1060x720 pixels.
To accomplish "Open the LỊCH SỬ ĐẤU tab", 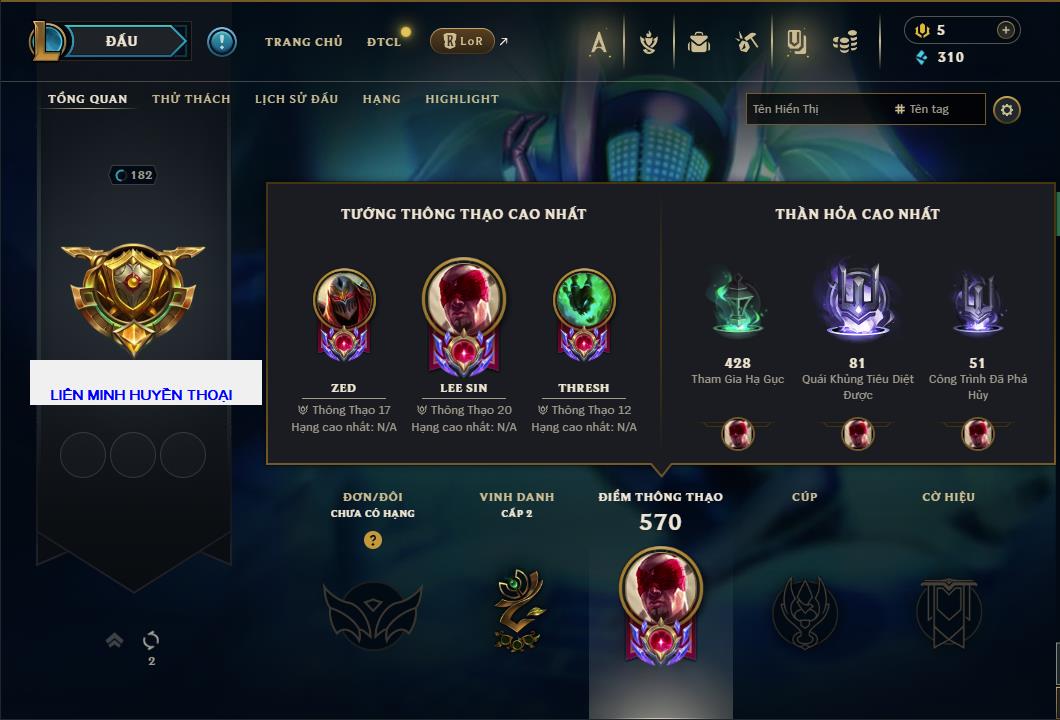I will pyautogui.click(x=296, y=99).
